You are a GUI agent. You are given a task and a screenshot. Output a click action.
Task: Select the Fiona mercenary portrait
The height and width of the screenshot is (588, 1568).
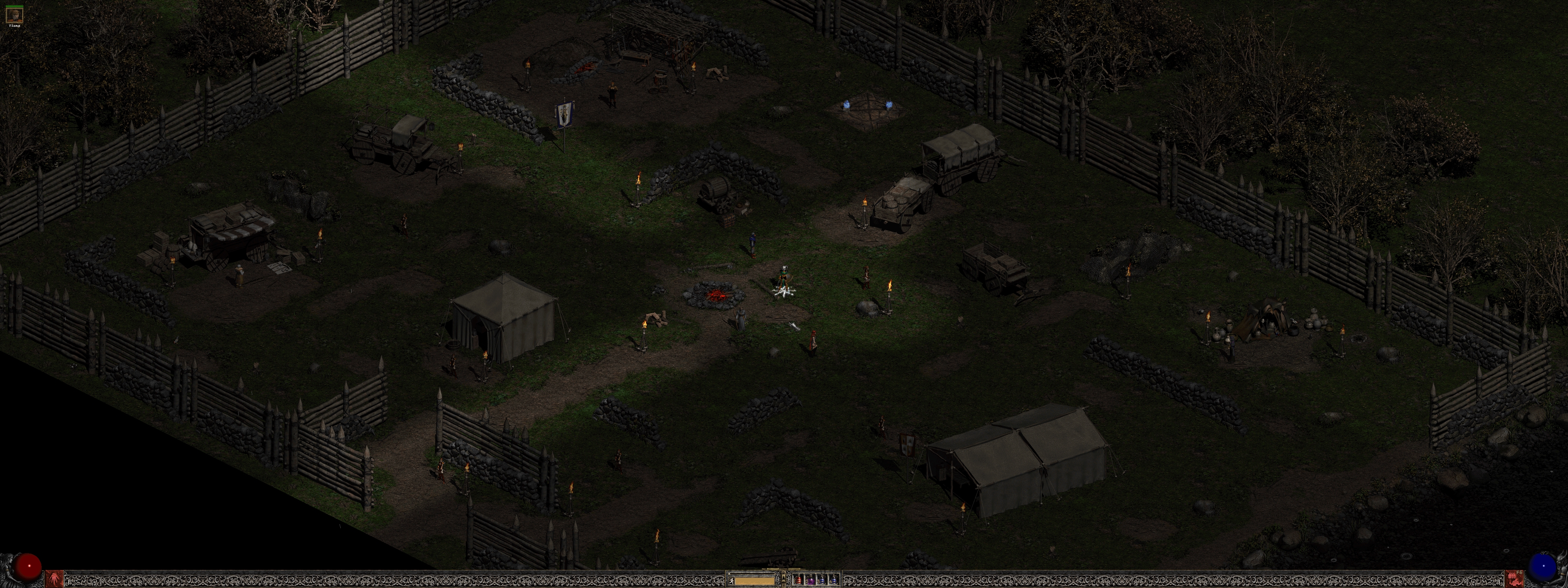point(14,15)
